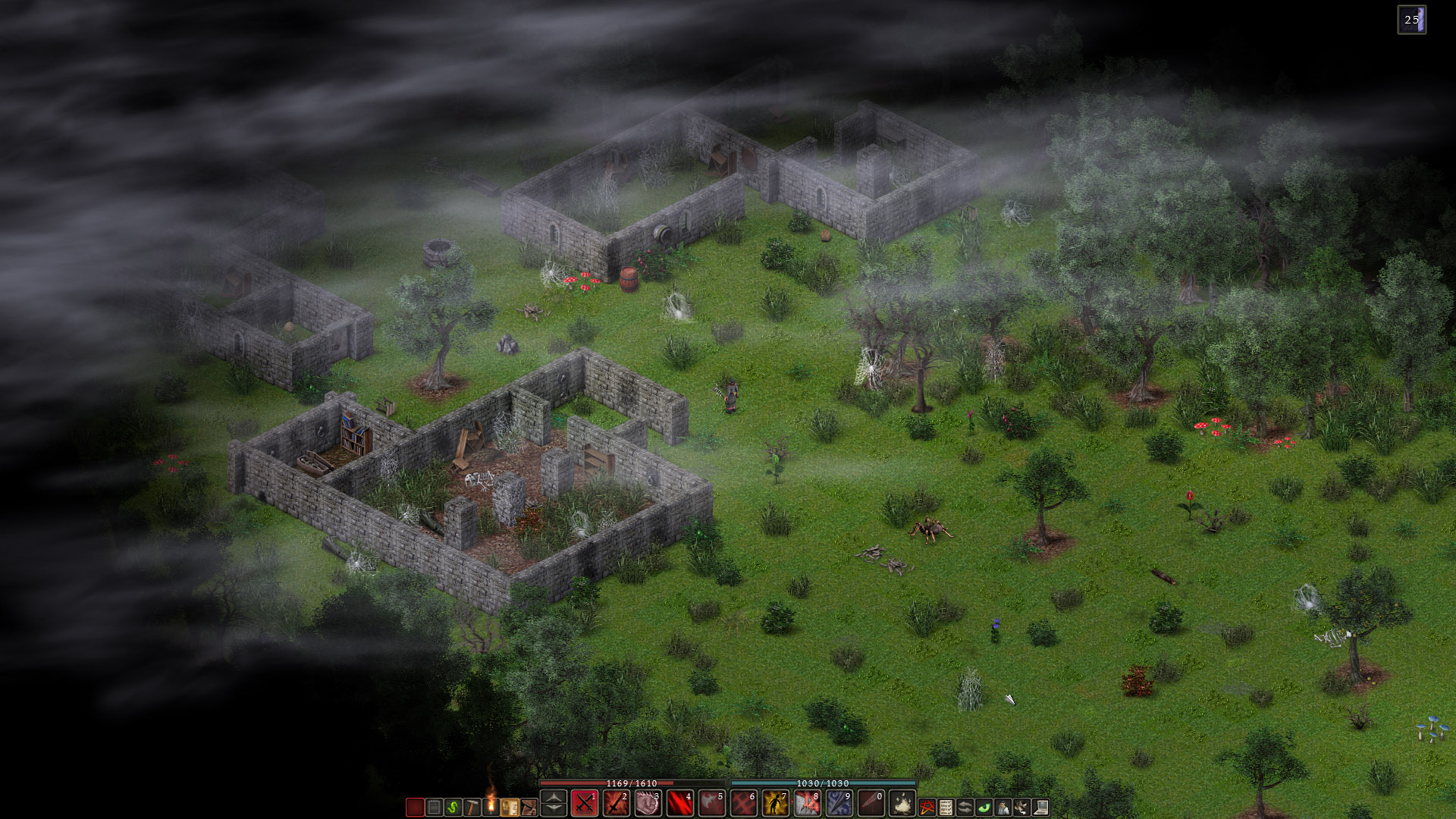Open the laptop computer menu icon
This screenshot has height=819, width=1456.
click(1040, 808)
